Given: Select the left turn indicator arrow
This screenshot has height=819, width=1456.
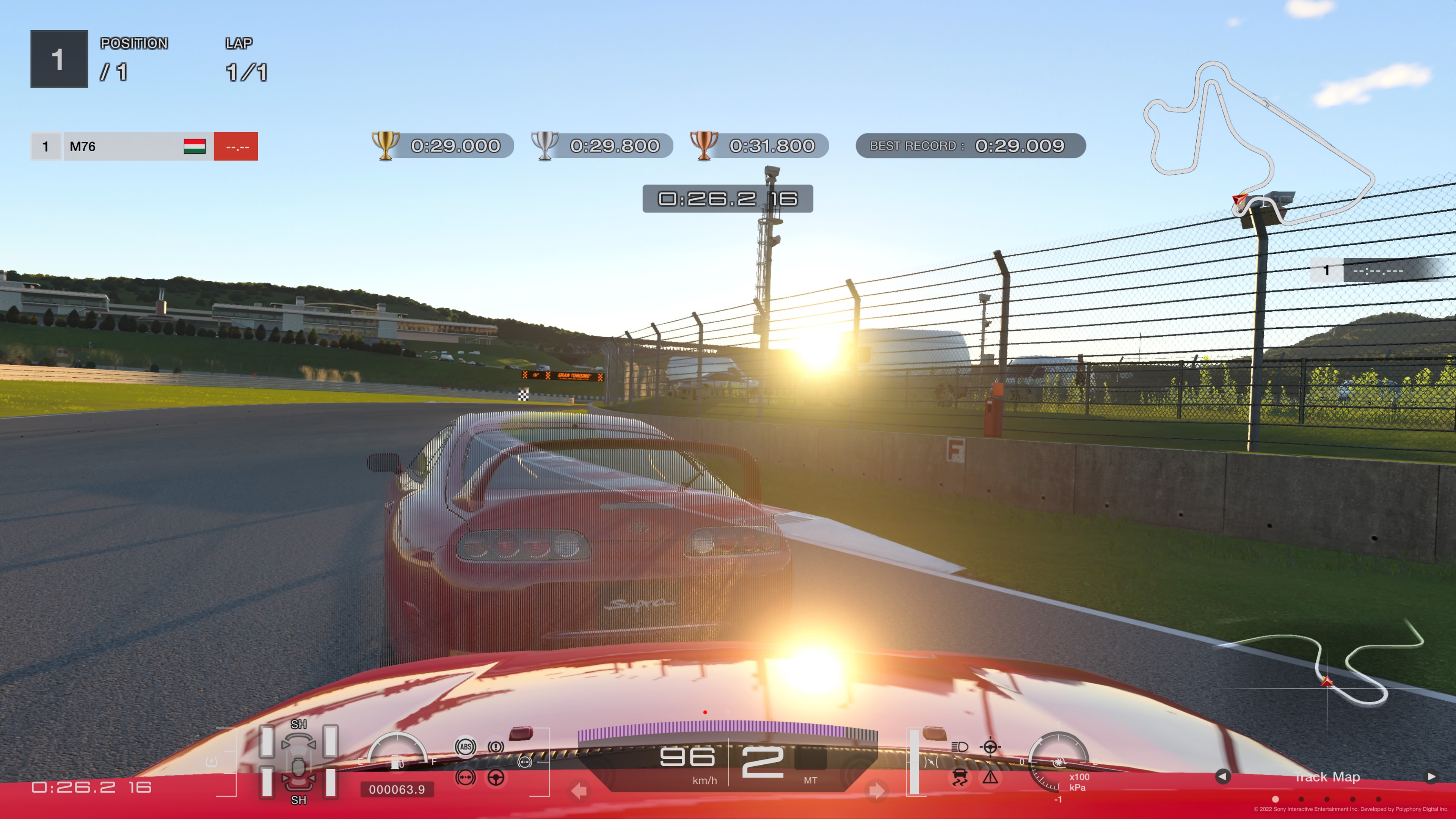Looking at the screenshot, I should (579, 791).
